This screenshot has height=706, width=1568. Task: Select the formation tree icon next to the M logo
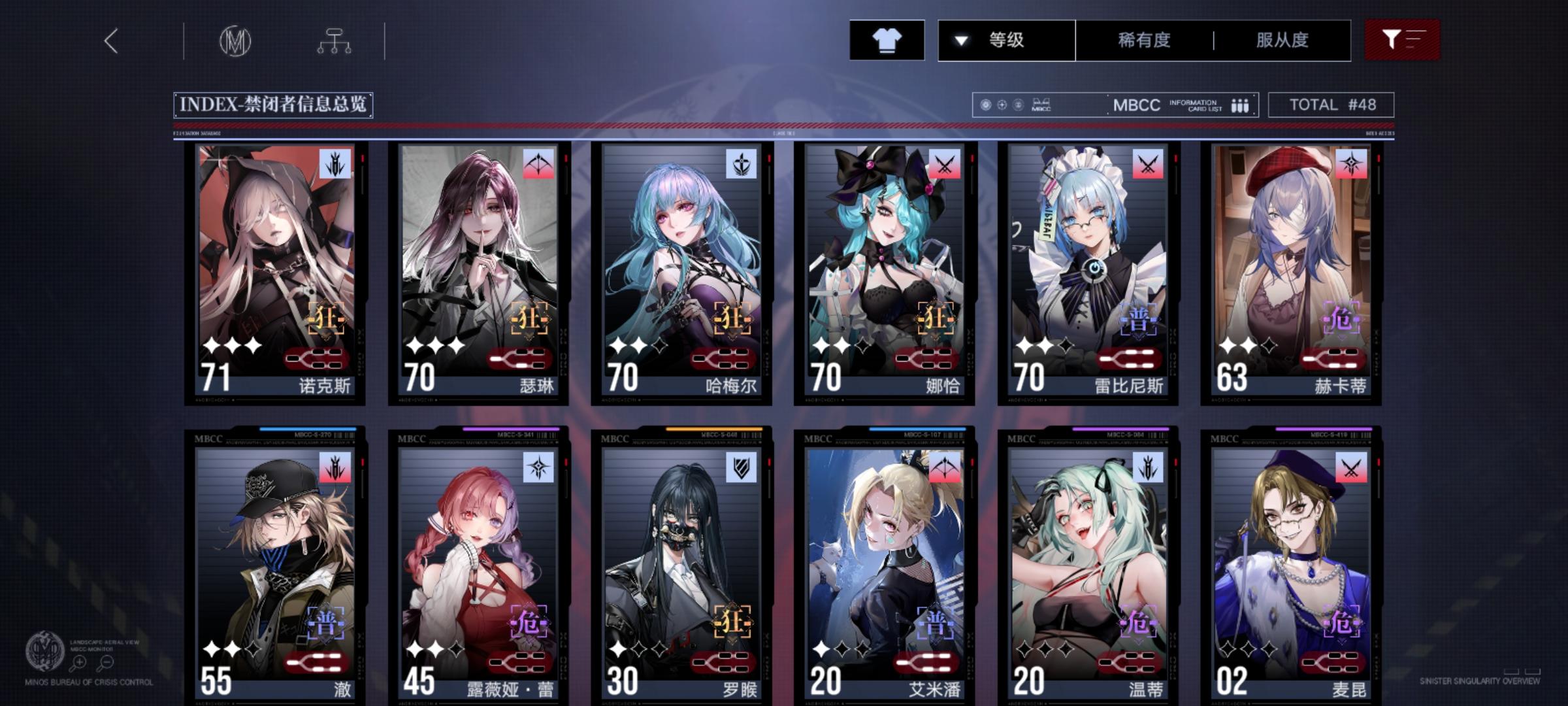[x=335, y=41]
